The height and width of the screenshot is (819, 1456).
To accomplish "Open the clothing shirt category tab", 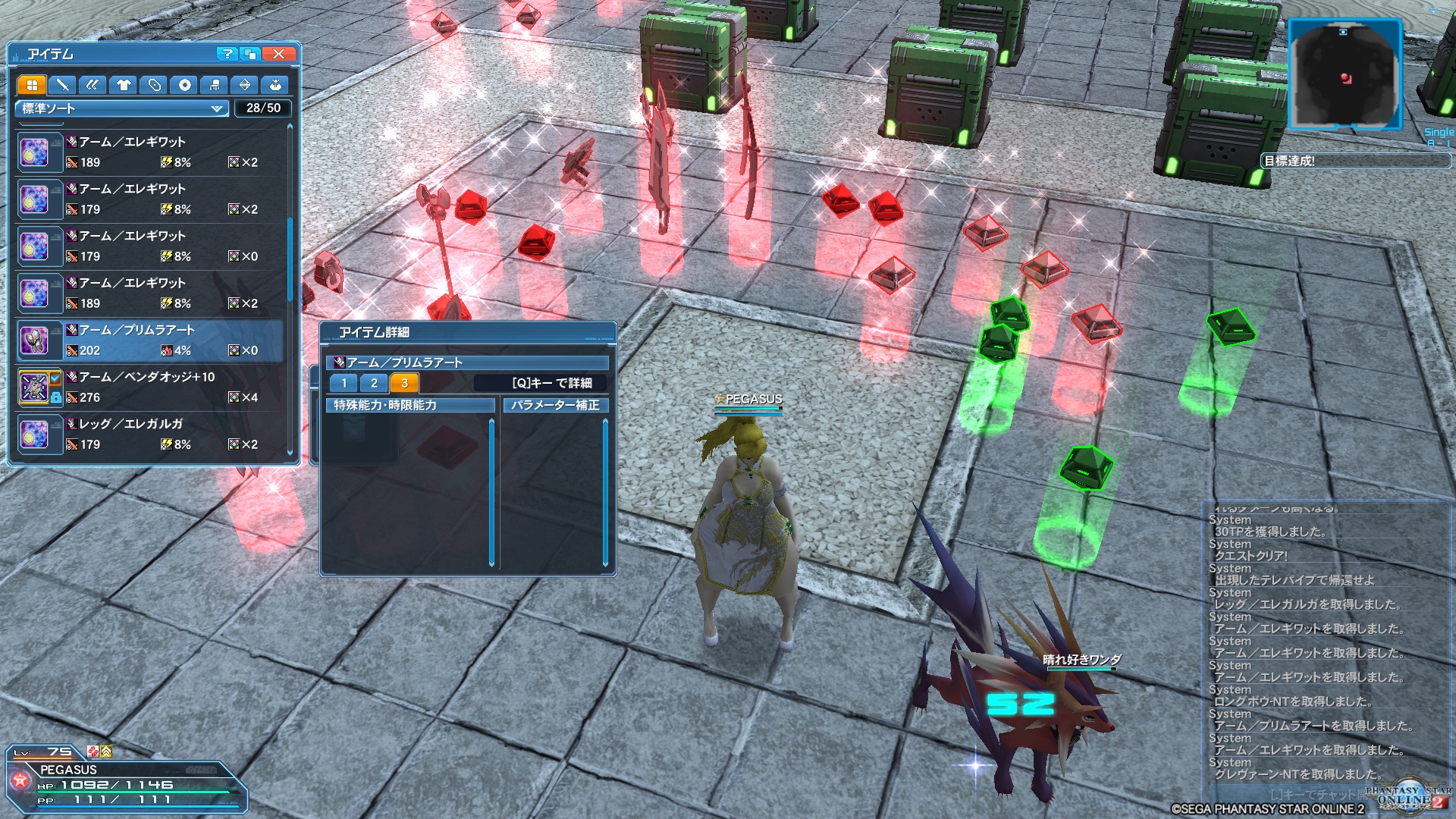I will (x=124, y=85).
